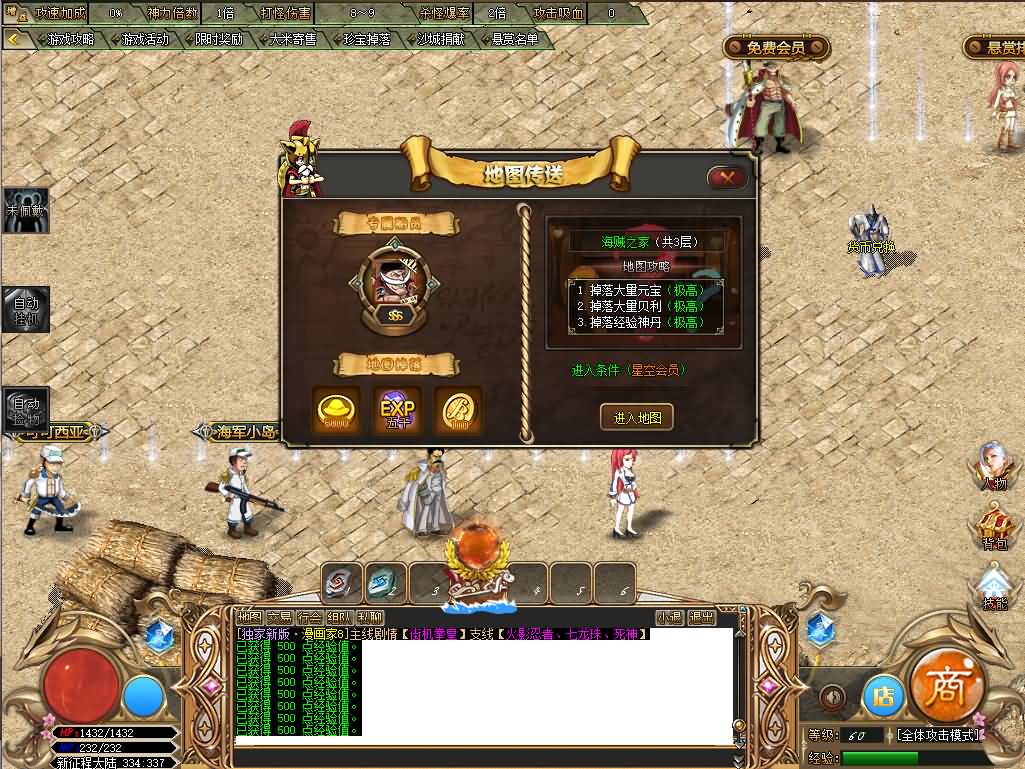Viewport: 1025px width, 769px height.
Task: Click the blue 店 store button
Action: [883, 697]
